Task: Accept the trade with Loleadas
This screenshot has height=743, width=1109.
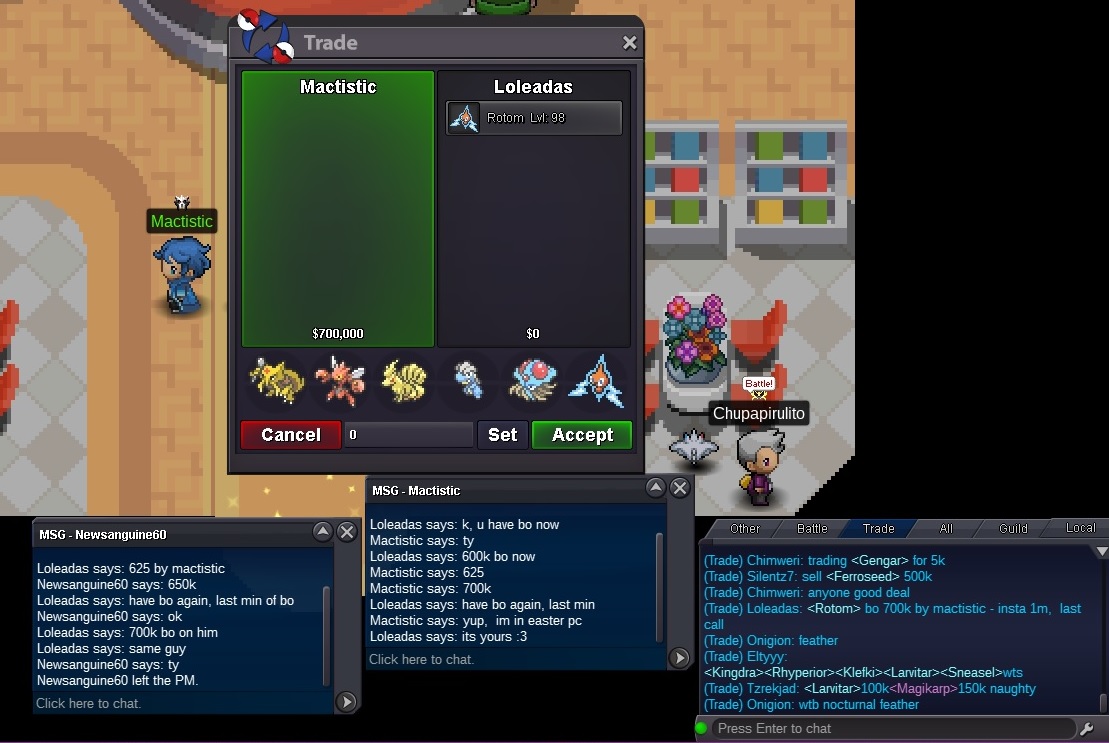Action: (x=582, y=435)
